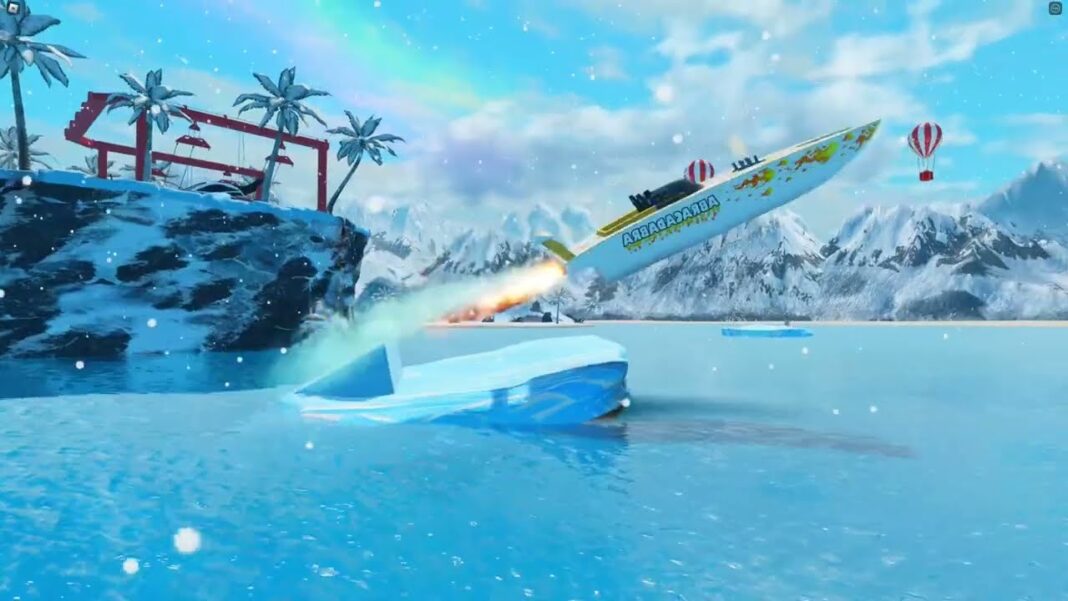1068x601 pixels.
Task: Open the Roblox menu logo button
Action: pyautogui.click(x=11, y=8)
